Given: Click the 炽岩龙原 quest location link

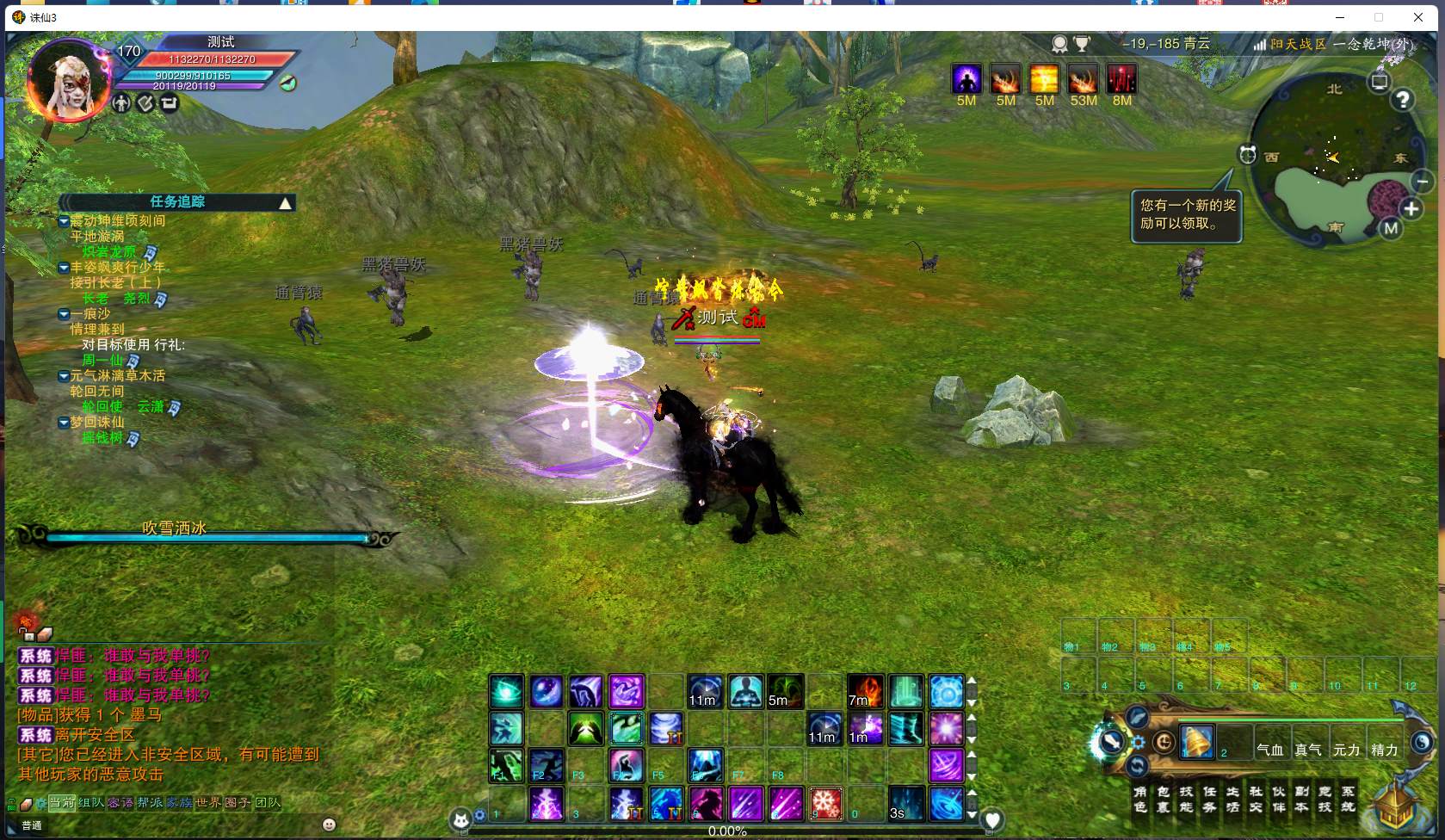Looking at the screenshot, I should [109, 252].
